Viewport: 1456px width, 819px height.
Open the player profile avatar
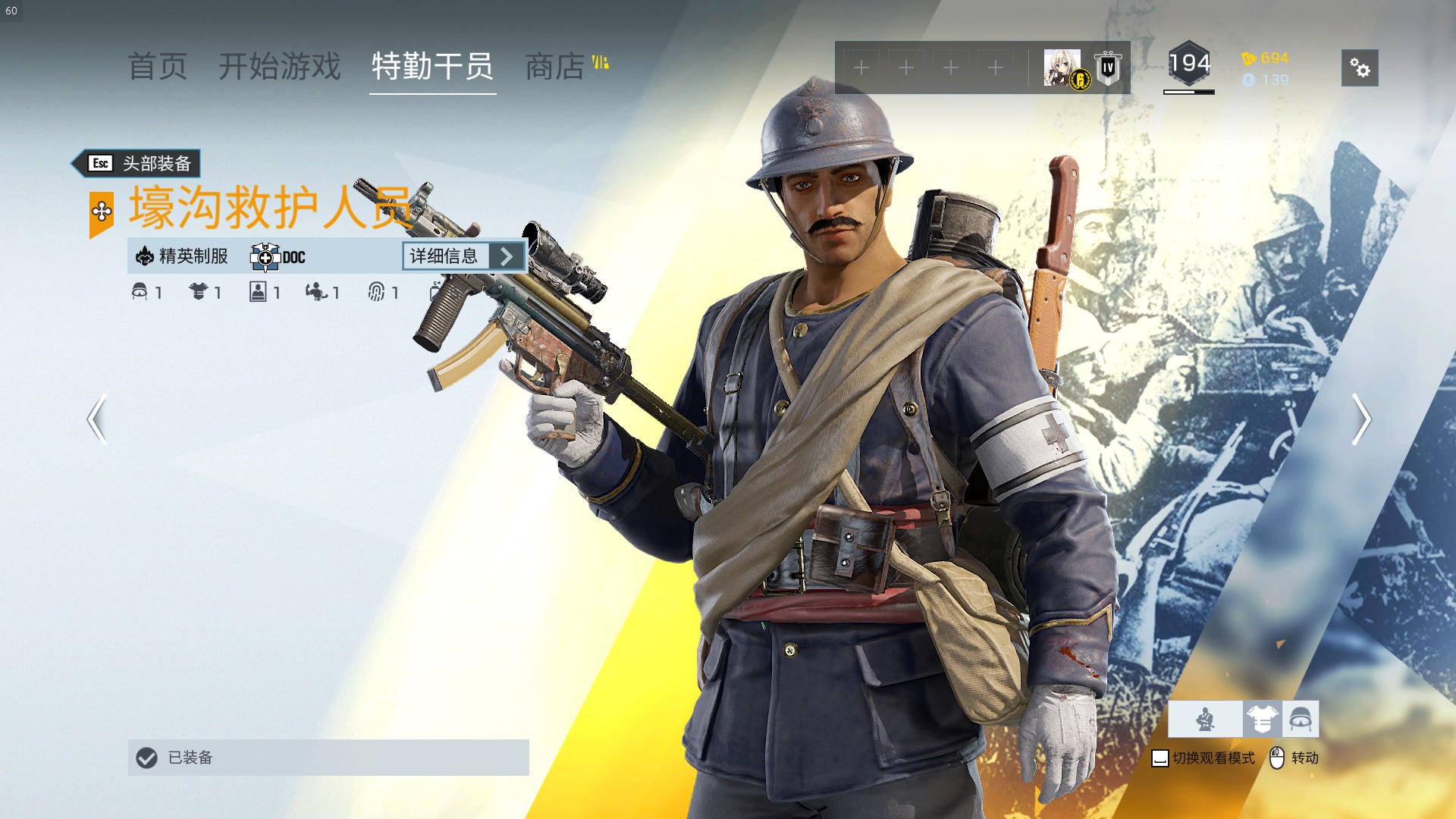[x=1062, y=67]
